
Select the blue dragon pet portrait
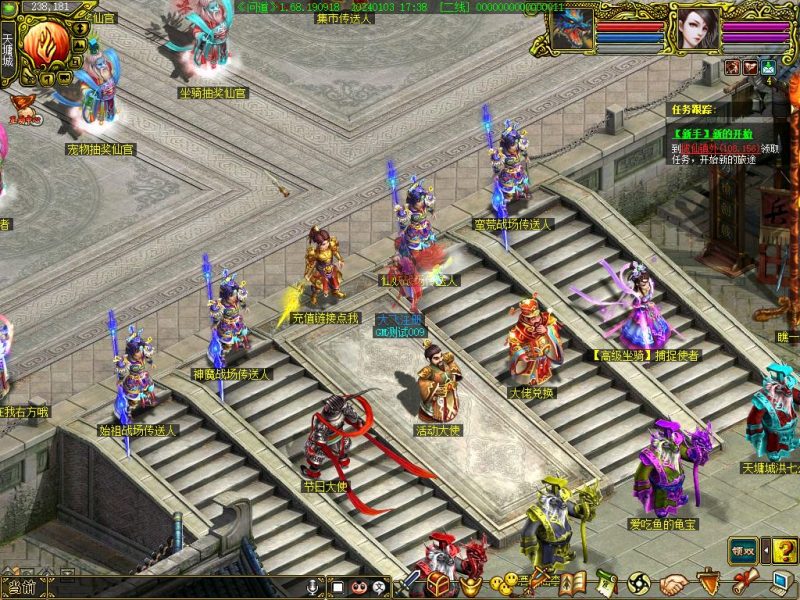pos(573,27)
